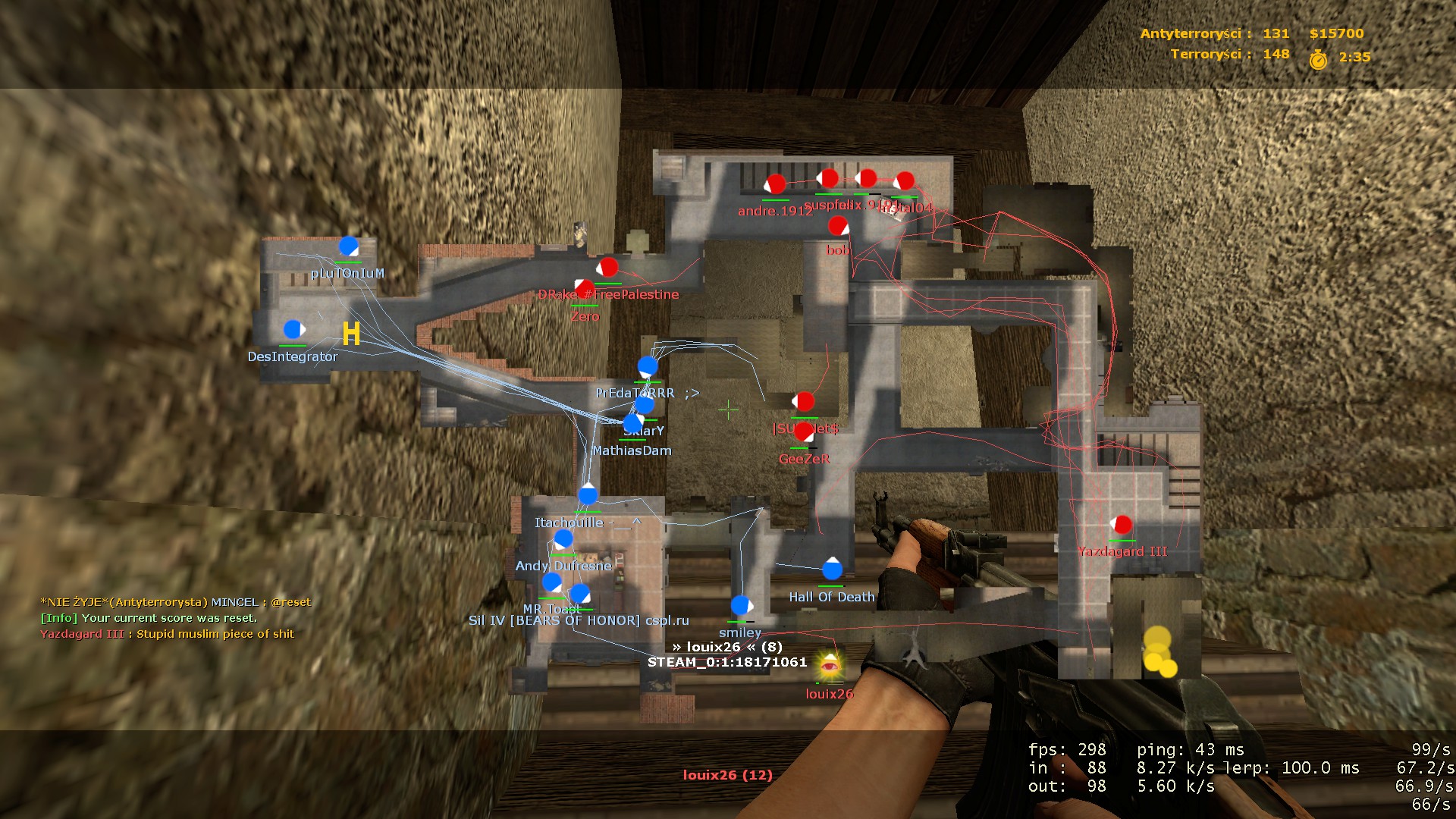Click louix26's spectated eye marker
Viewport: 1456px width, 819px height.
coord(830,667)
